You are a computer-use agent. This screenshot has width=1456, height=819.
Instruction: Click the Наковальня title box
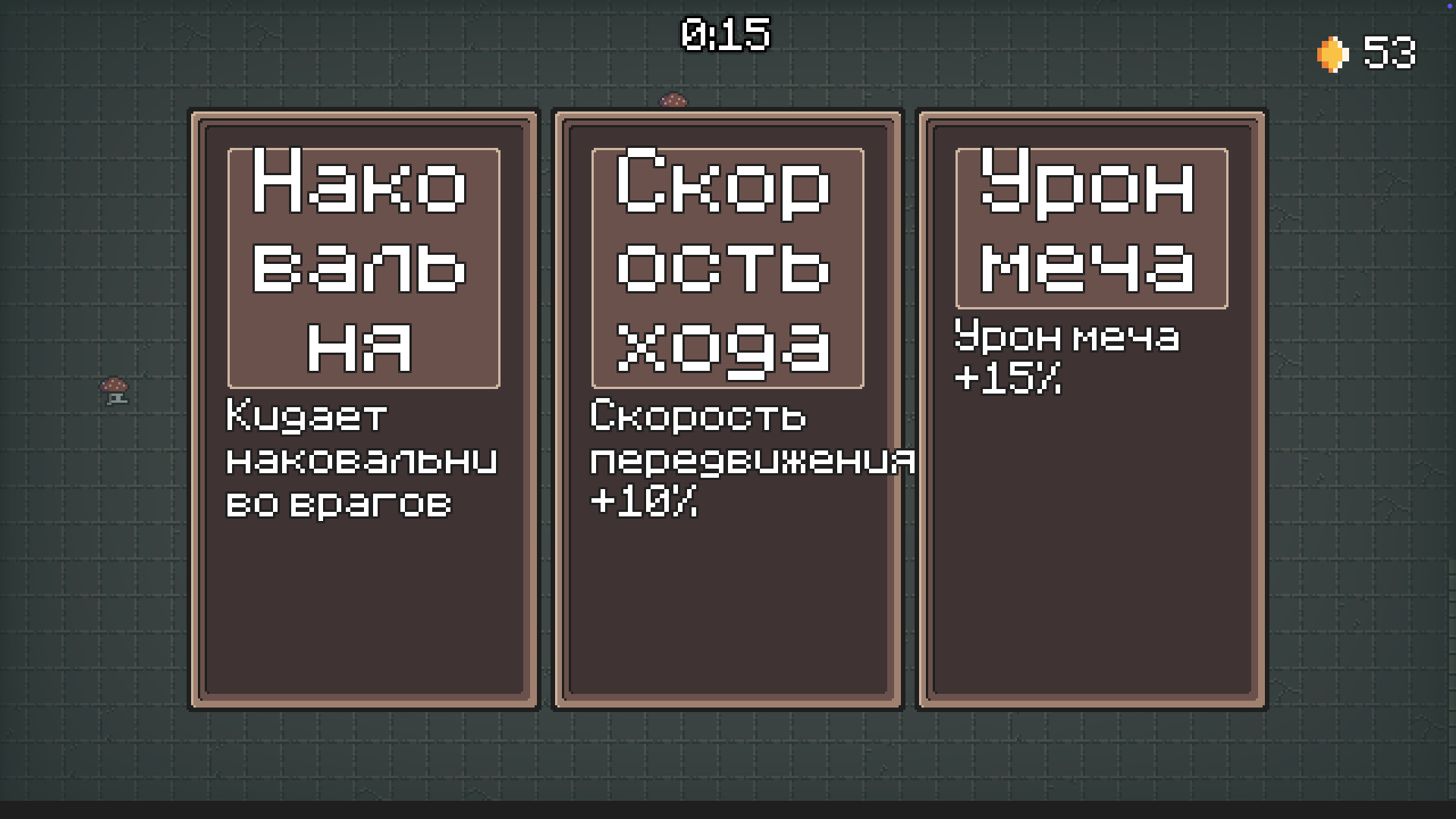pyautogui.click(x=364, y=265)
